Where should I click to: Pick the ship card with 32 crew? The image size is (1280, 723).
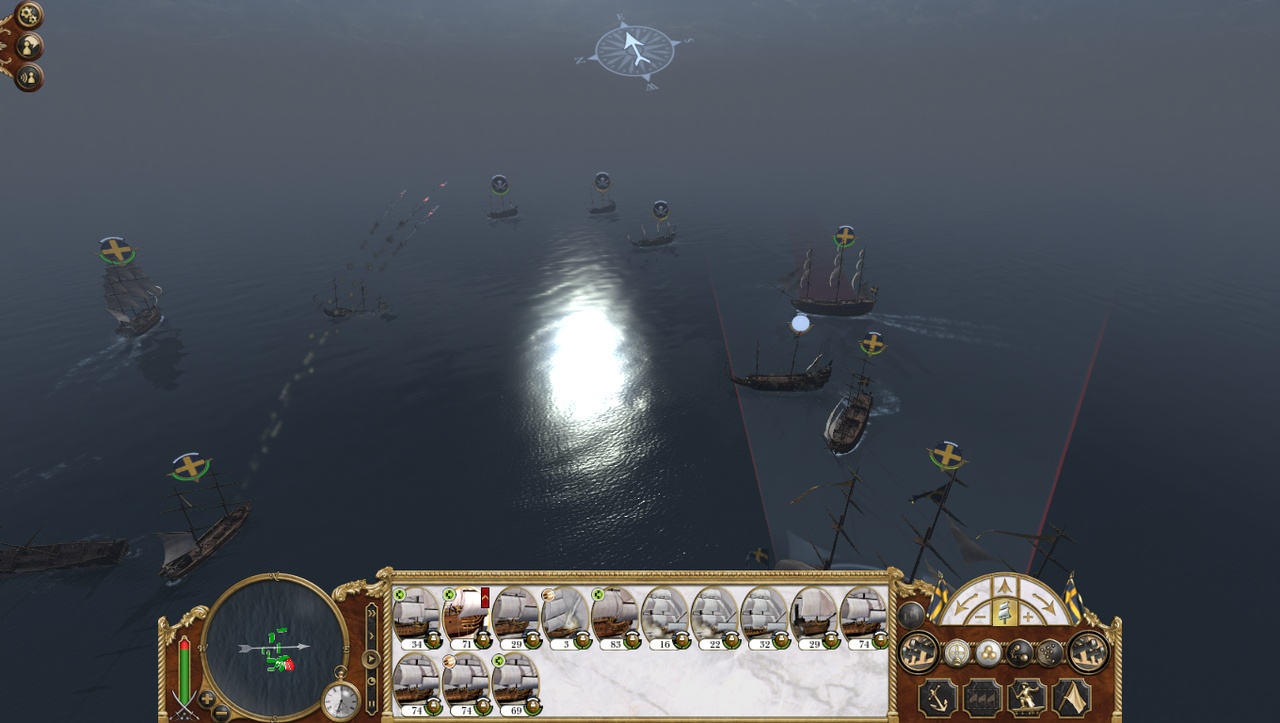[x=764, y=613]
